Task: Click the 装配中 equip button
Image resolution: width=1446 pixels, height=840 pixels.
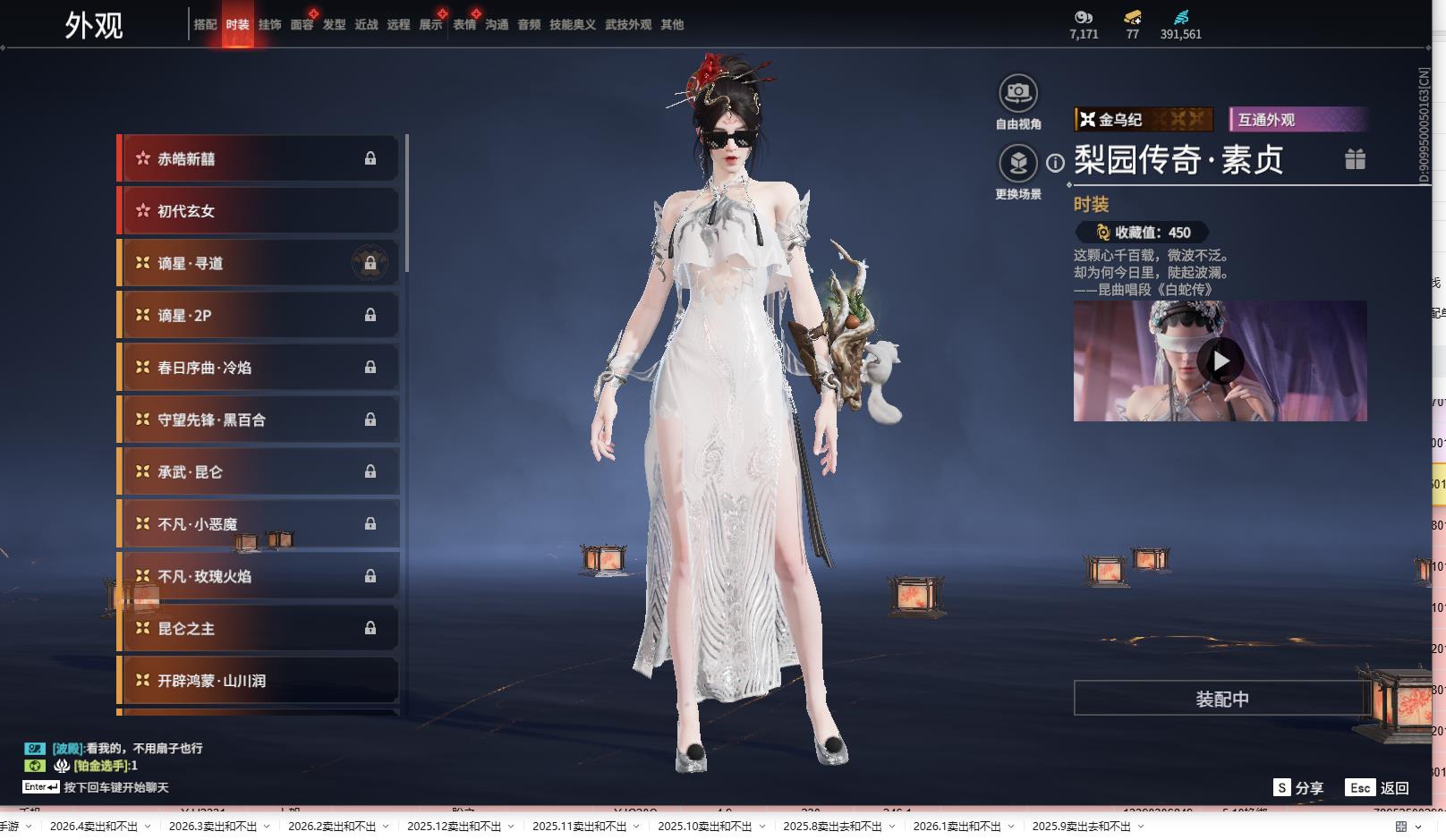Action: point(1221,699)
